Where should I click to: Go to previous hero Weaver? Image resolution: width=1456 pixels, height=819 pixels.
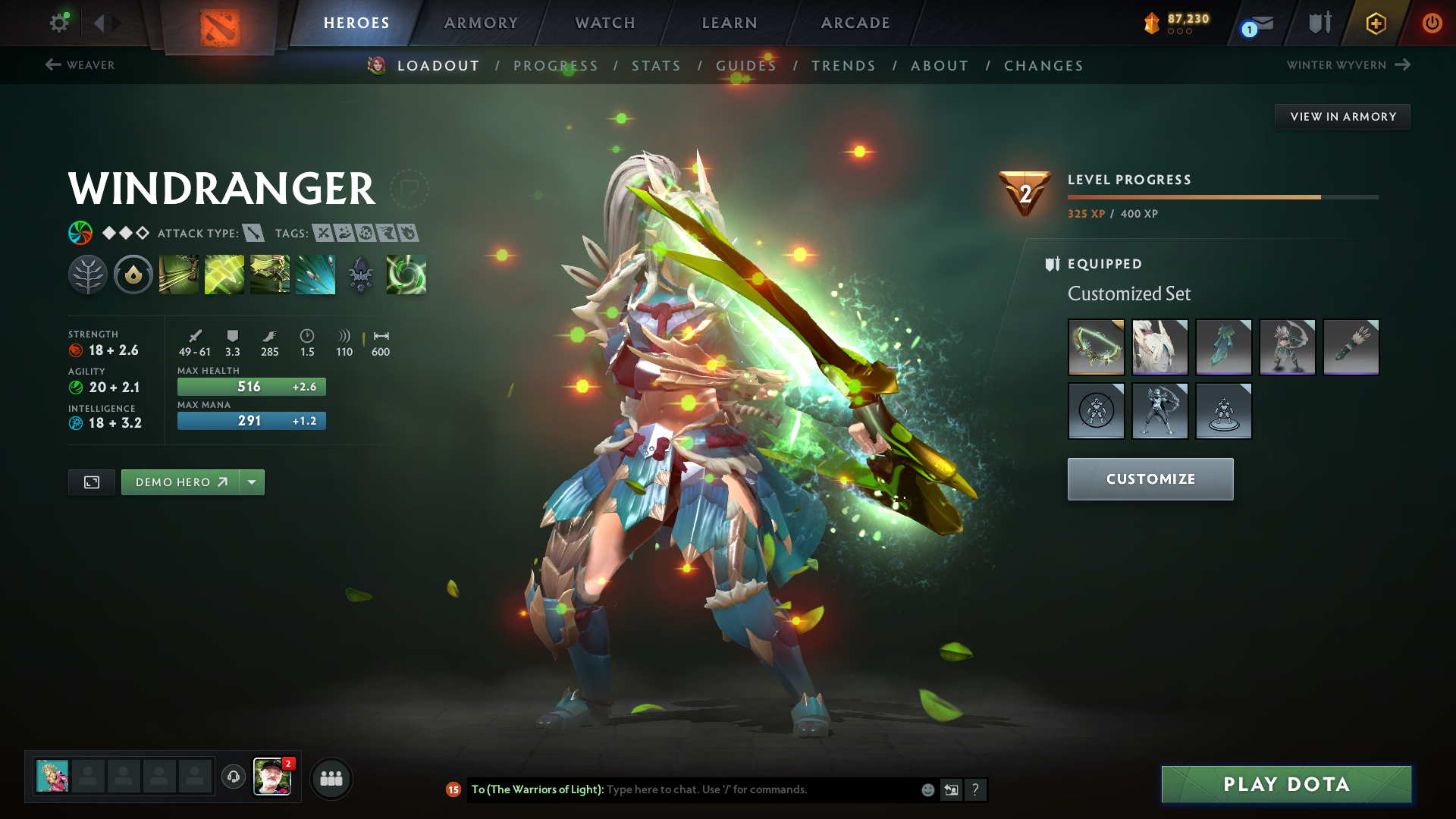(x=80, y=65)
